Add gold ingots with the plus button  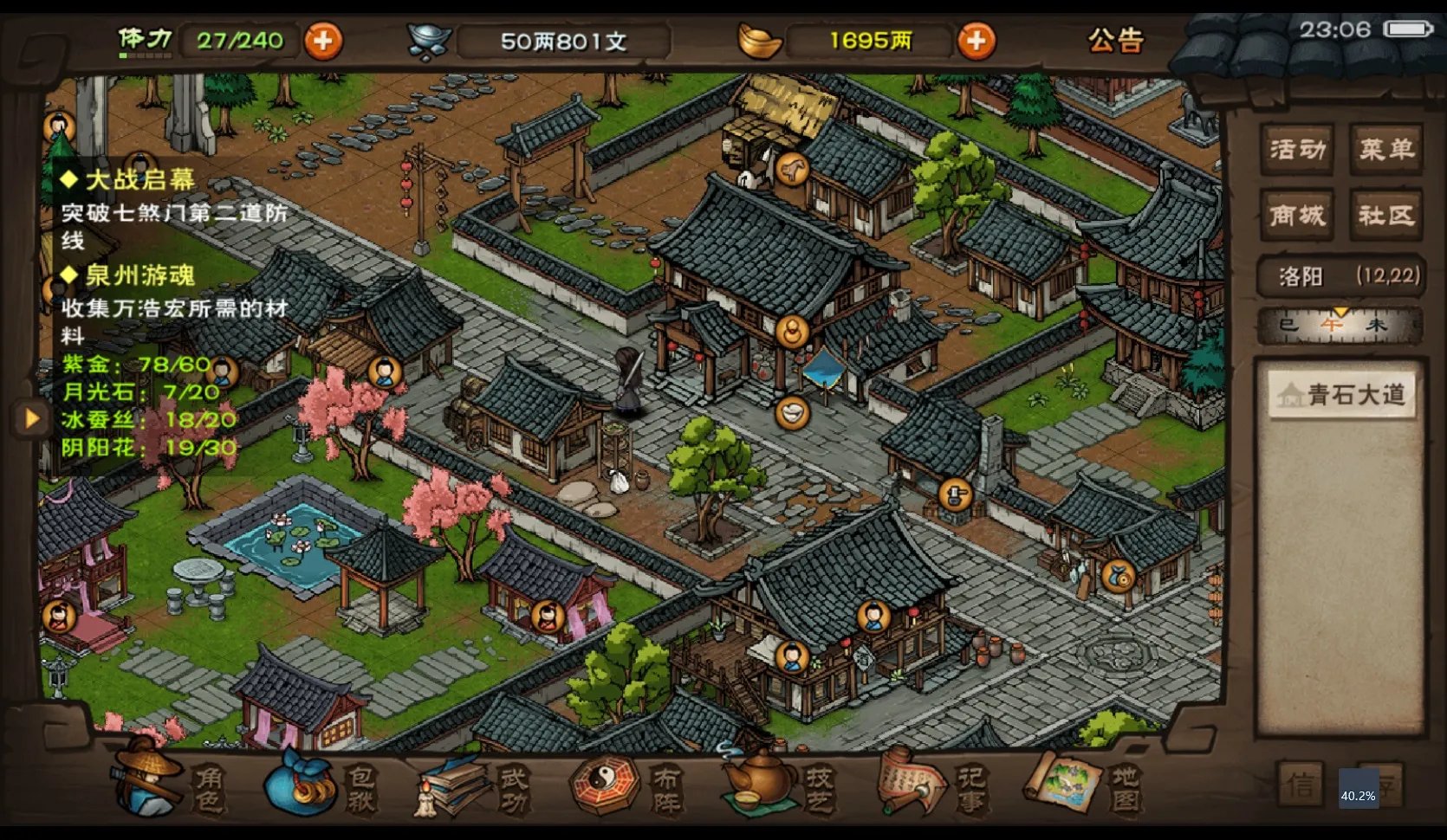coord(976,41)
